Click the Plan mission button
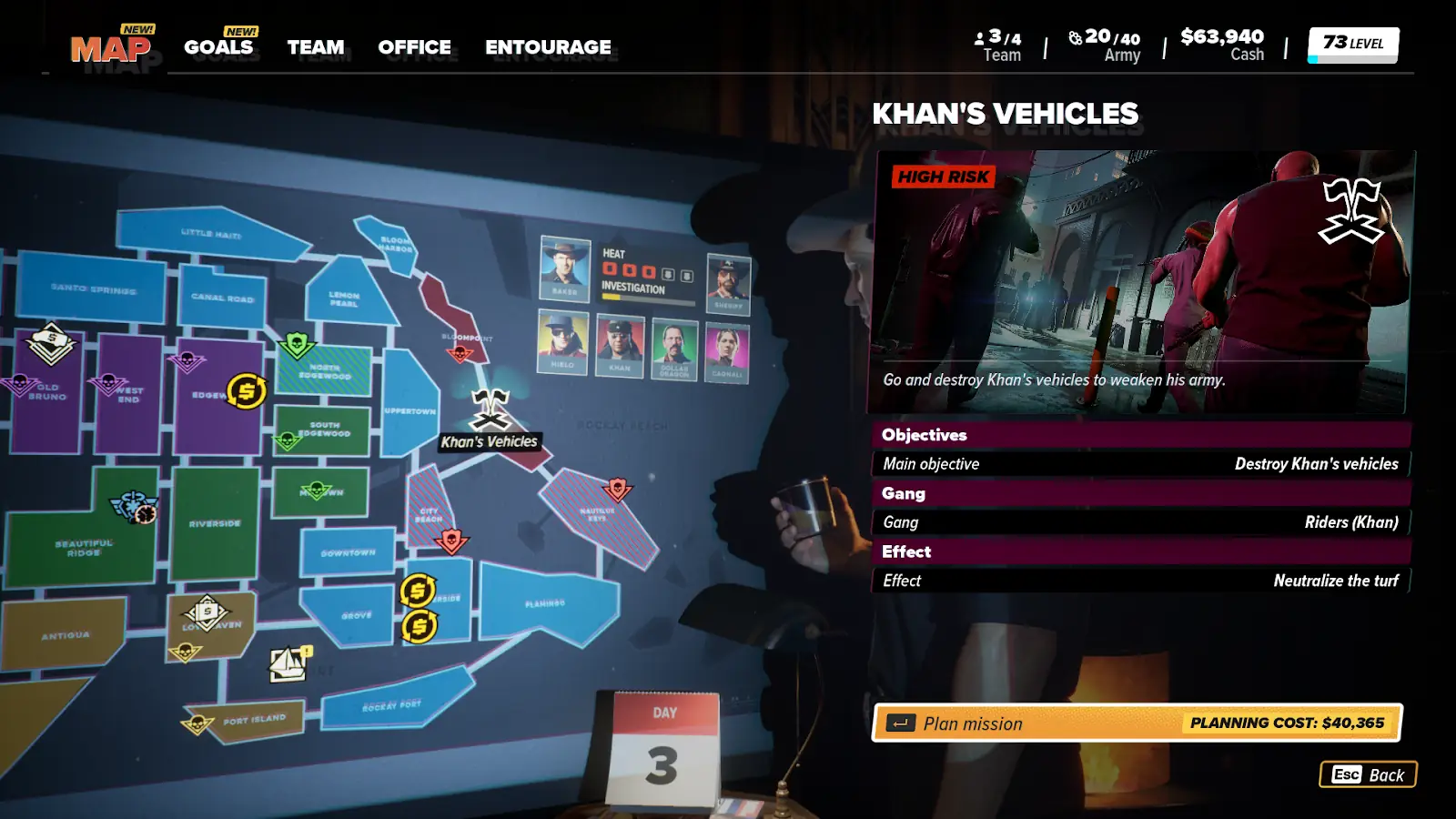The image size is (1456, 819). pos(1137,723)
